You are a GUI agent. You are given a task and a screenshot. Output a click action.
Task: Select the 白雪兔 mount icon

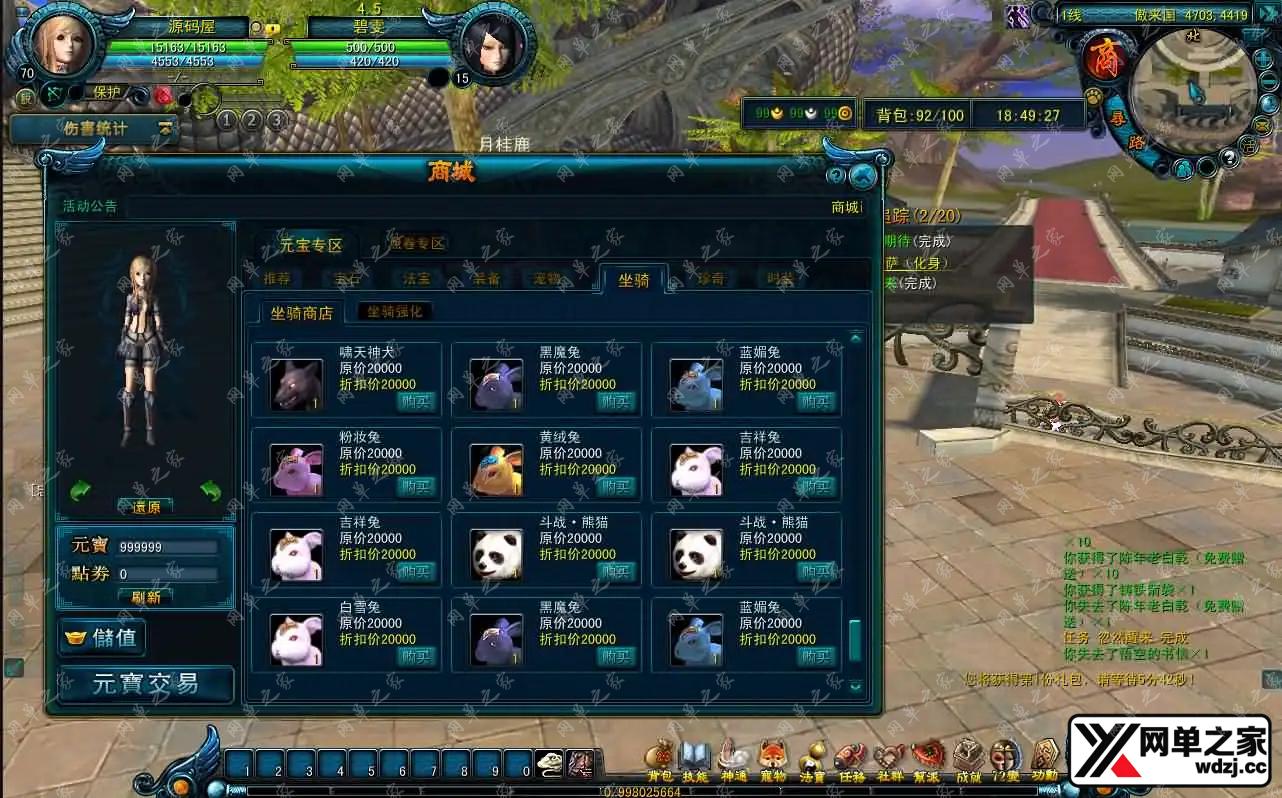coord(296,640)
